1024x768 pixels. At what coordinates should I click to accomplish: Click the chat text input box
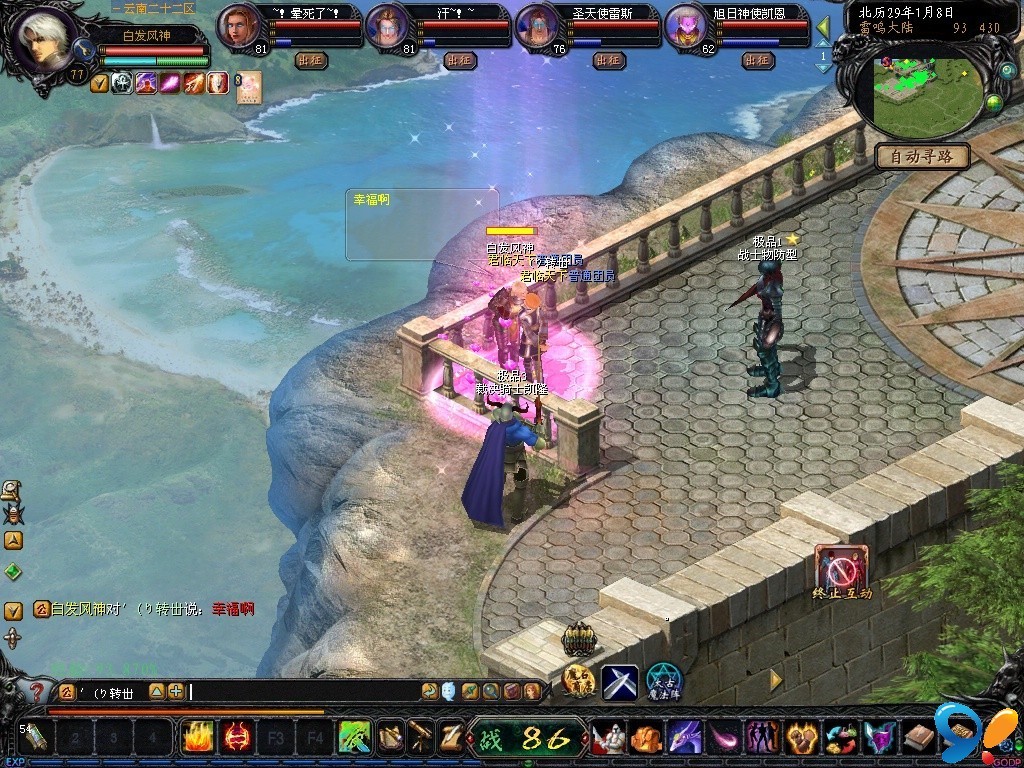click(300, 691)
